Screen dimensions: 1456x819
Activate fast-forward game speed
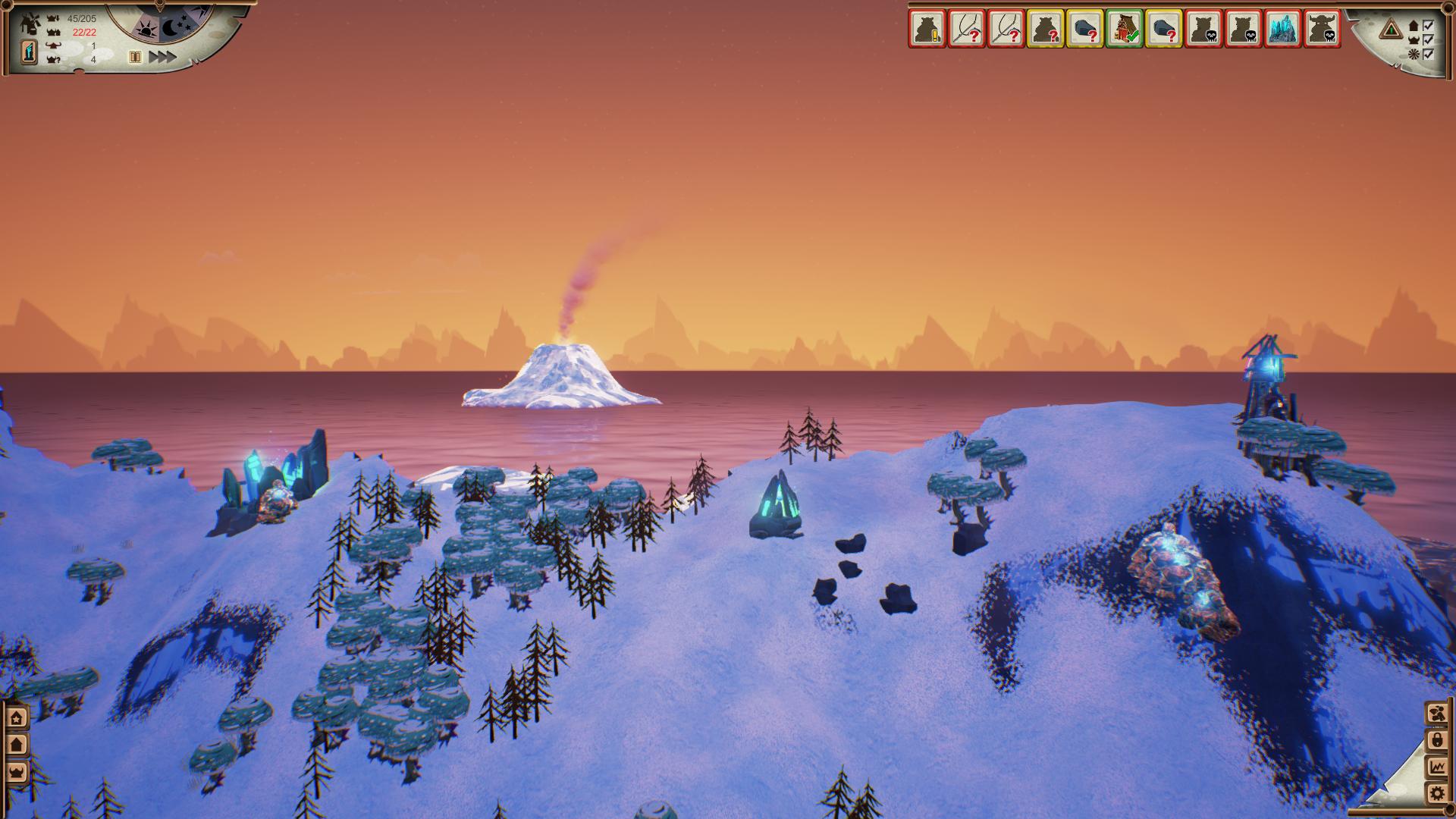click(162, 57)
